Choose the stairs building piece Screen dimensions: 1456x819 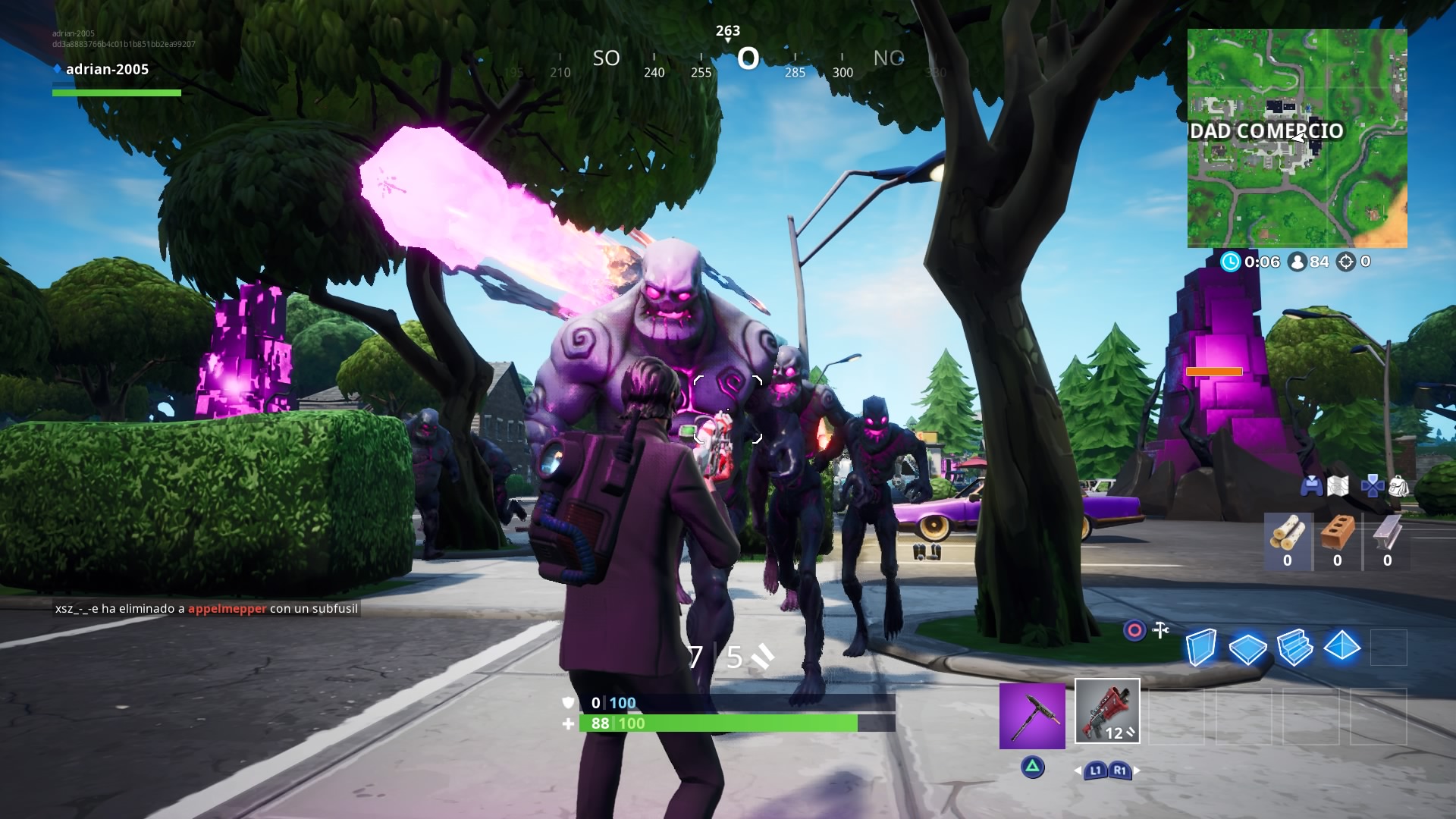point(1294,648)
